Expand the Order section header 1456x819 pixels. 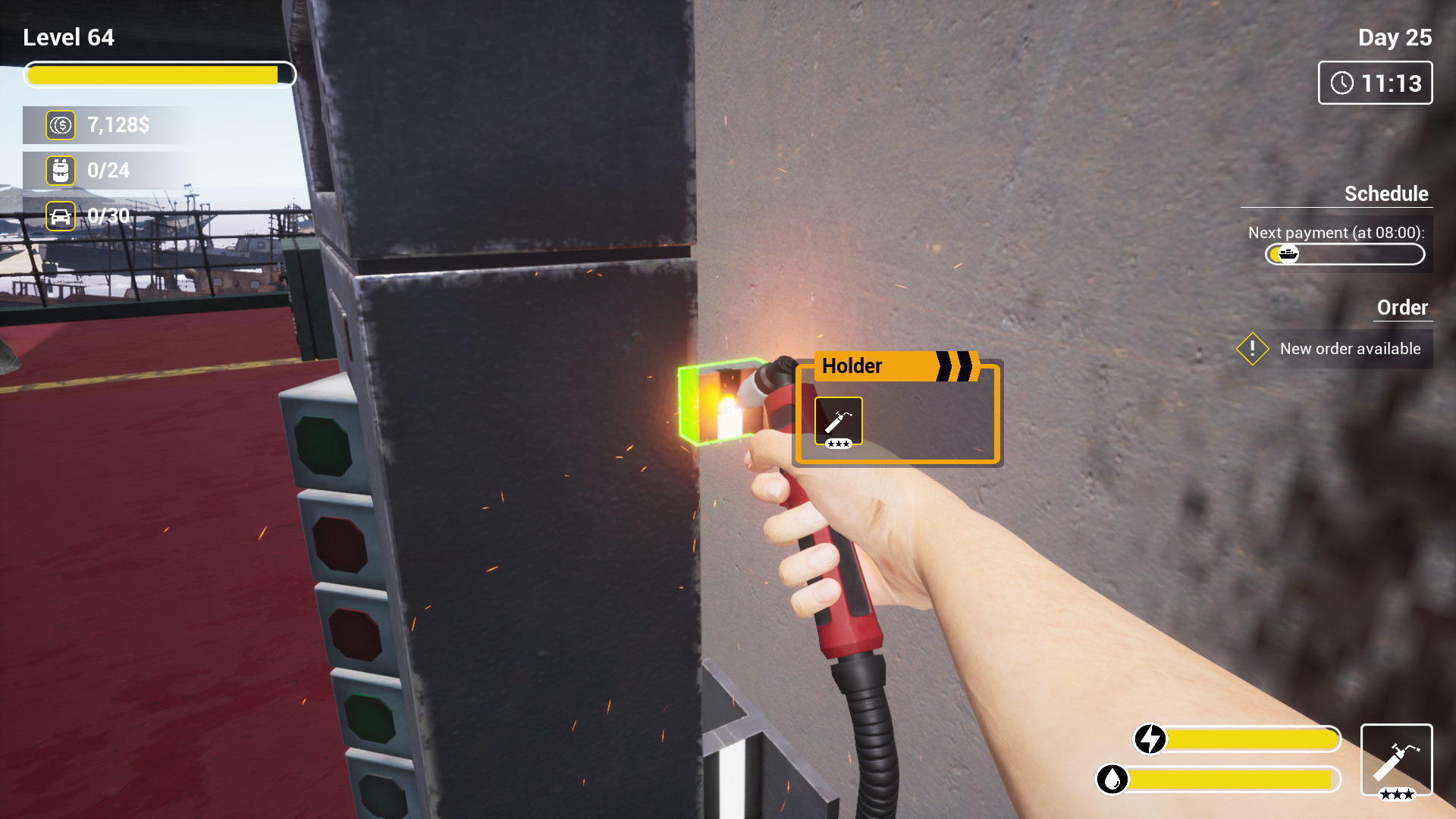(1402, 308)
